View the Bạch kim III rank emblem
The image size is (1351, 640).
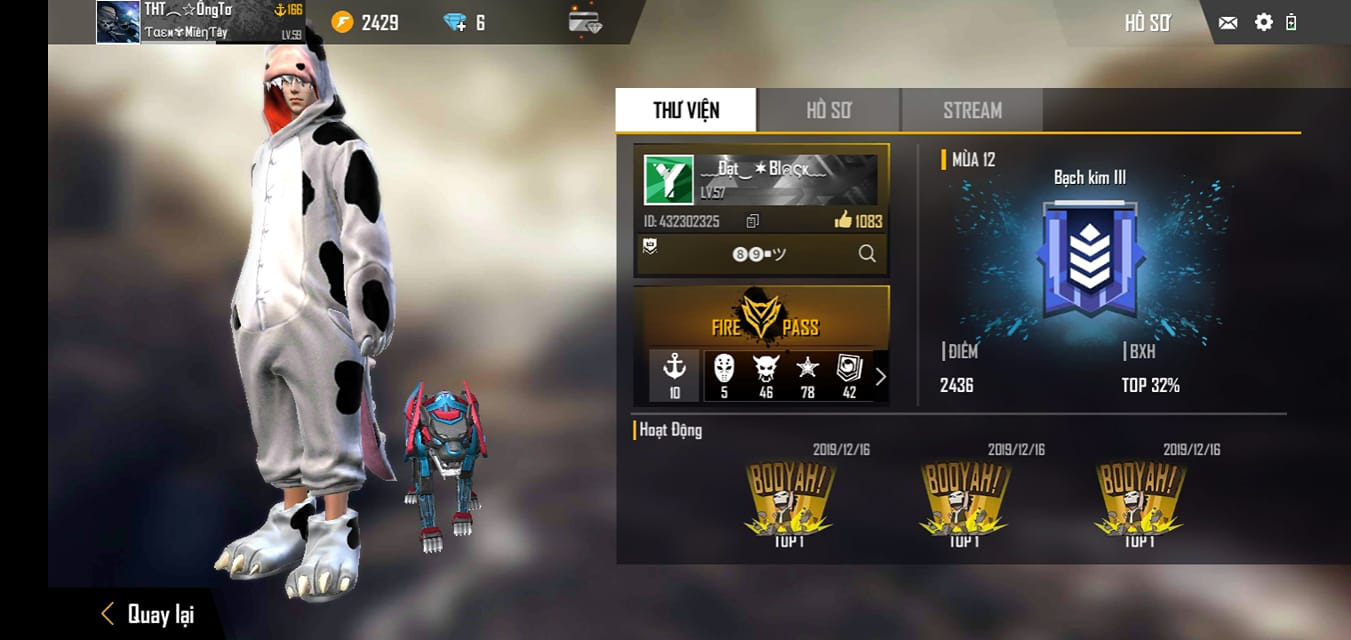click(1090, 258)
